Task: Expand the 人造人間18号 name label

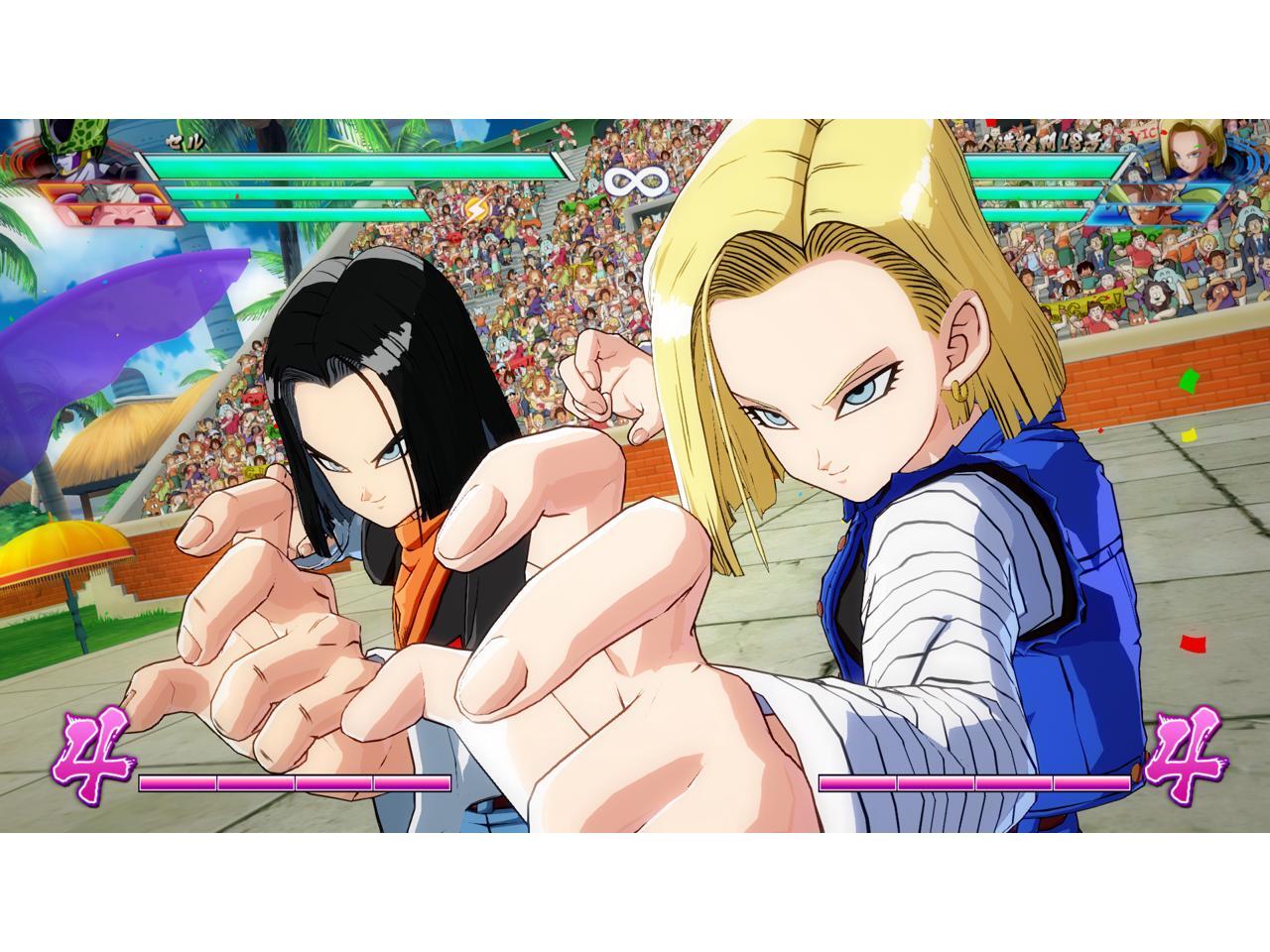Action: tap(1040, 141)
